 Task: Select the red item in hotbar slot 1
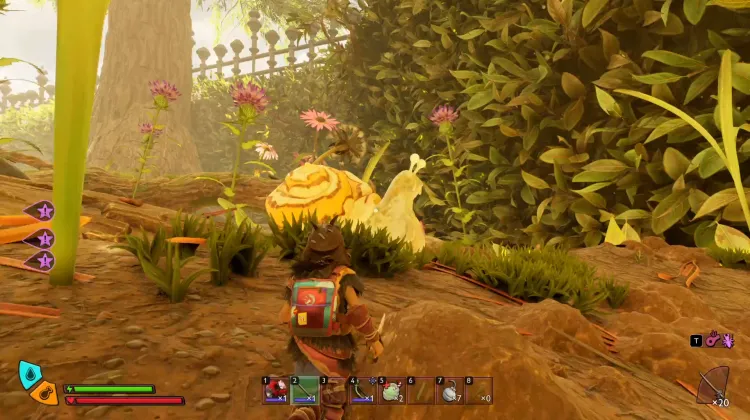point(275,391)
